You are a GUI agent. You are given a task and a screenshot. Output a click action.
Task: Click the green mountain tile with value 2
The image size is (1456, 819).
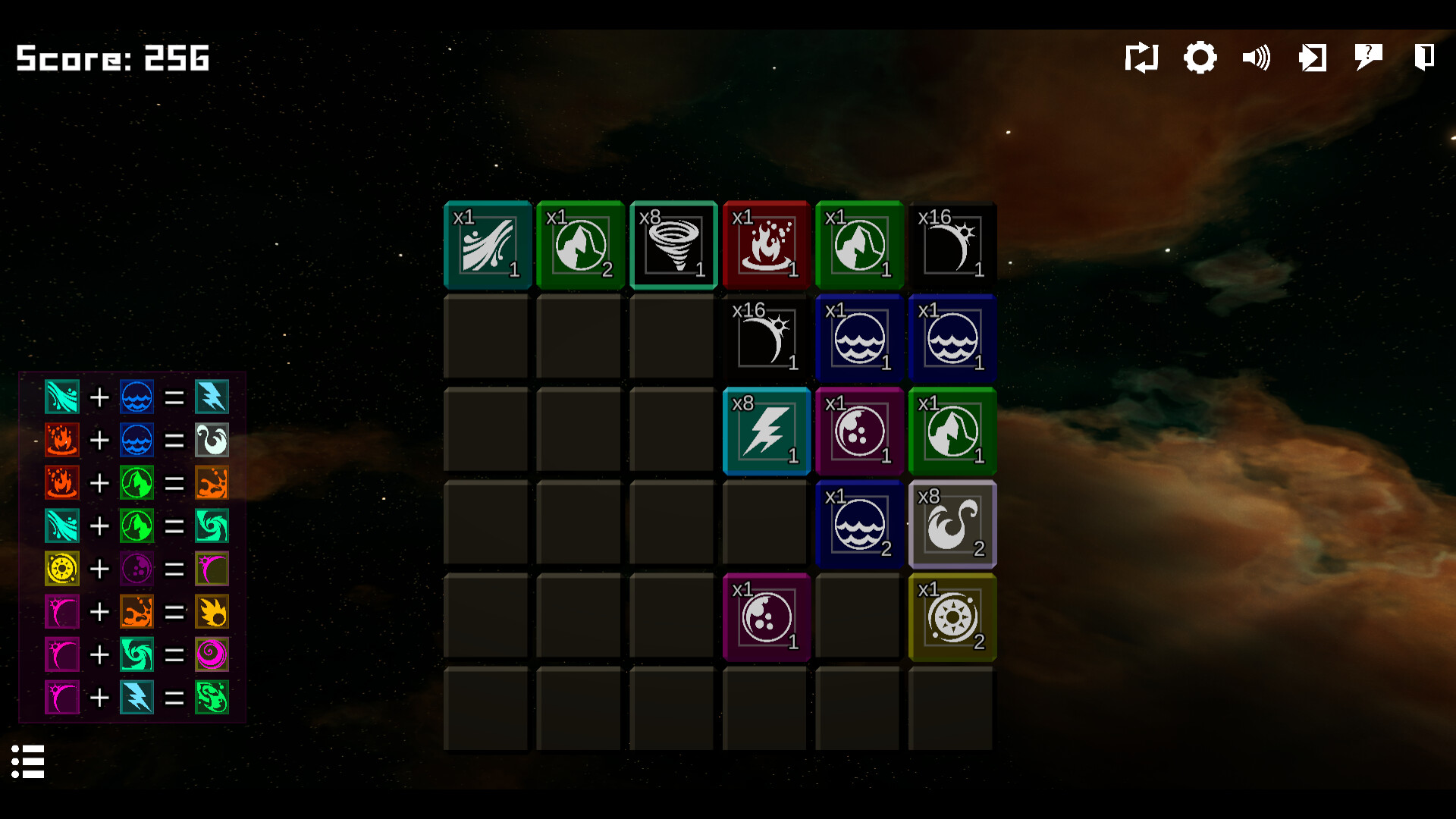pyautogui.click(x=580, y=245)
